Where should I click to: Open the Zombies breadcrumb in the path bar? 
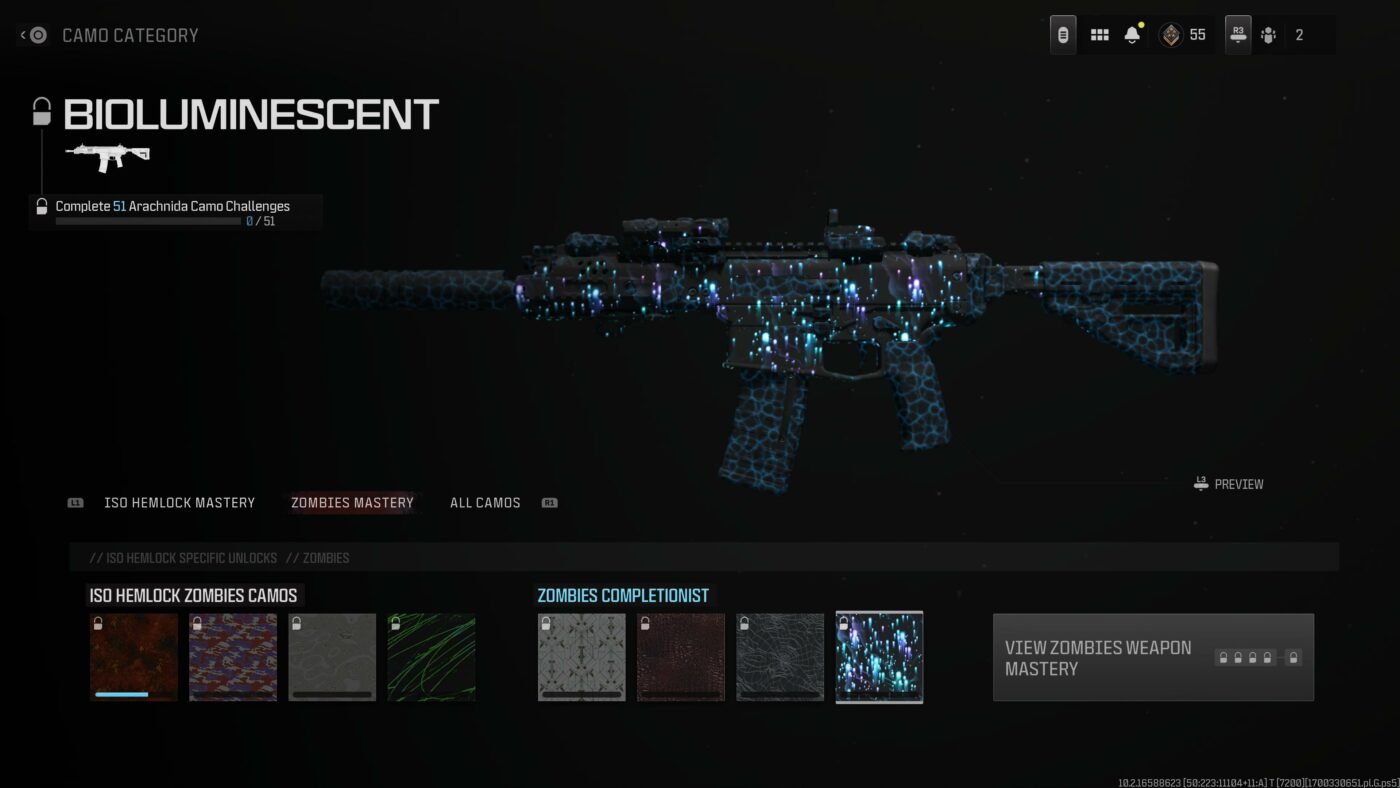(328, 558)
